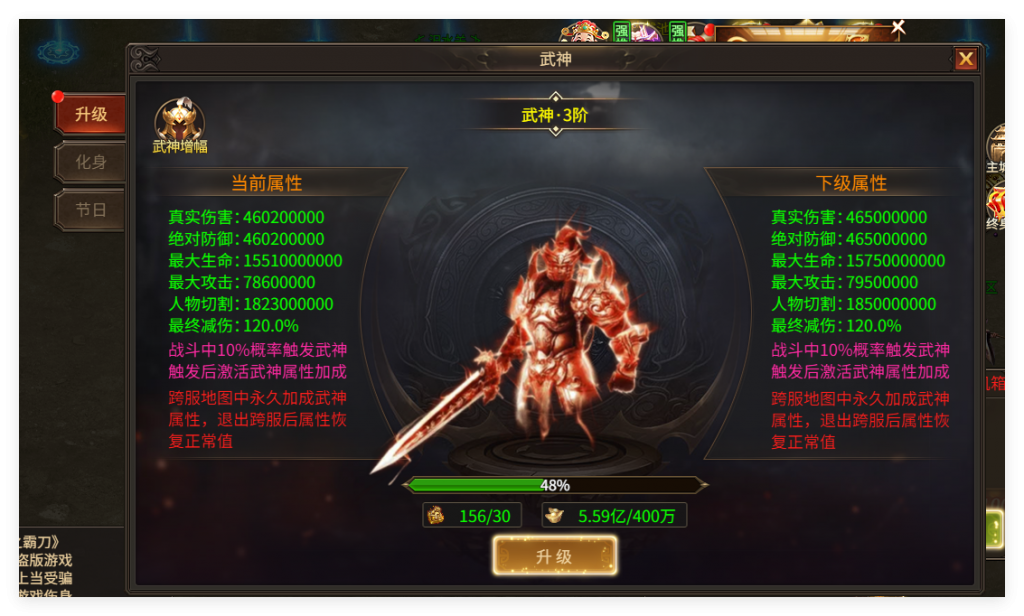The height and width of the screenshot is (616, 1024).
Task: Click the 升级 upgrade button
Action: 554,556
